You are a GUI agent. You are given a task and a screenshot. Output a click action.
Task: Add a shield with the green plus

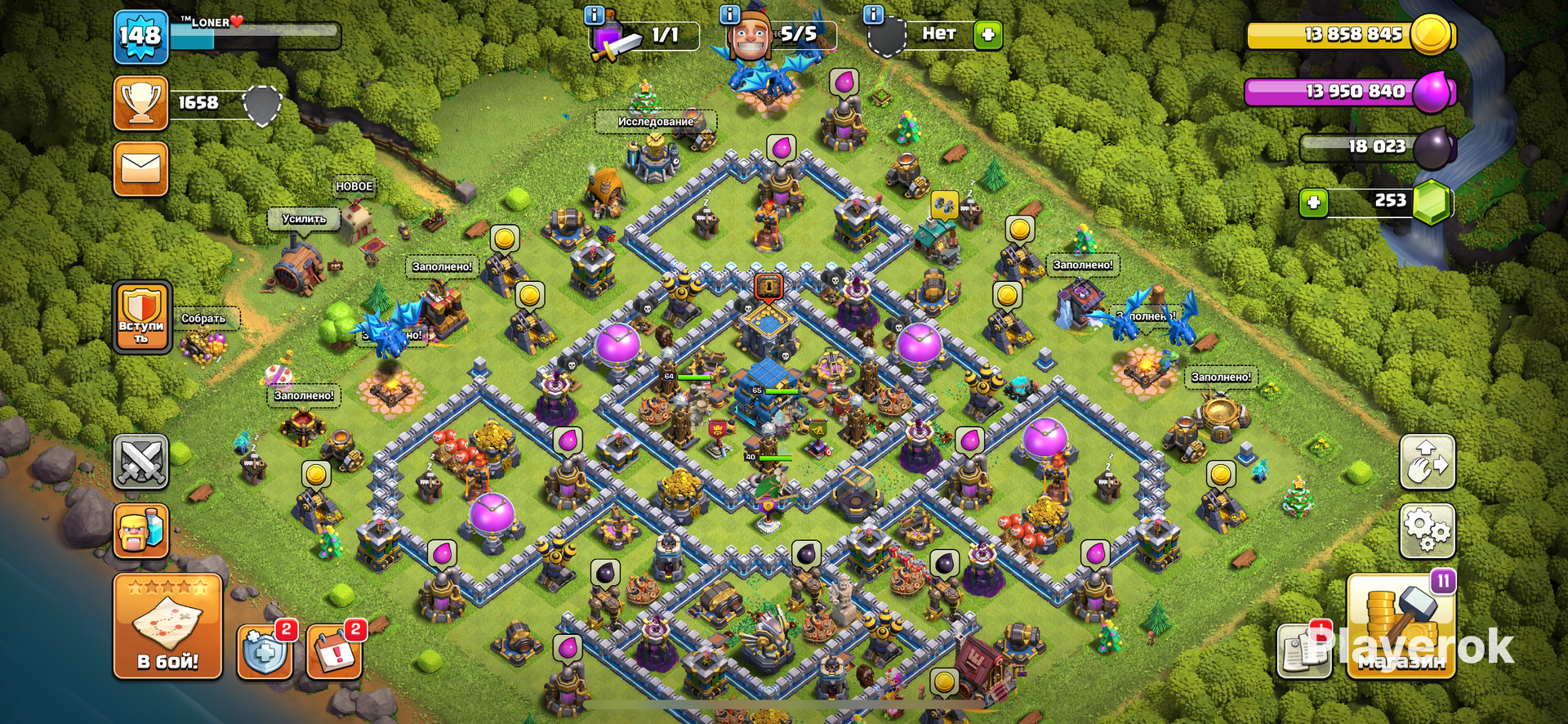987,34
